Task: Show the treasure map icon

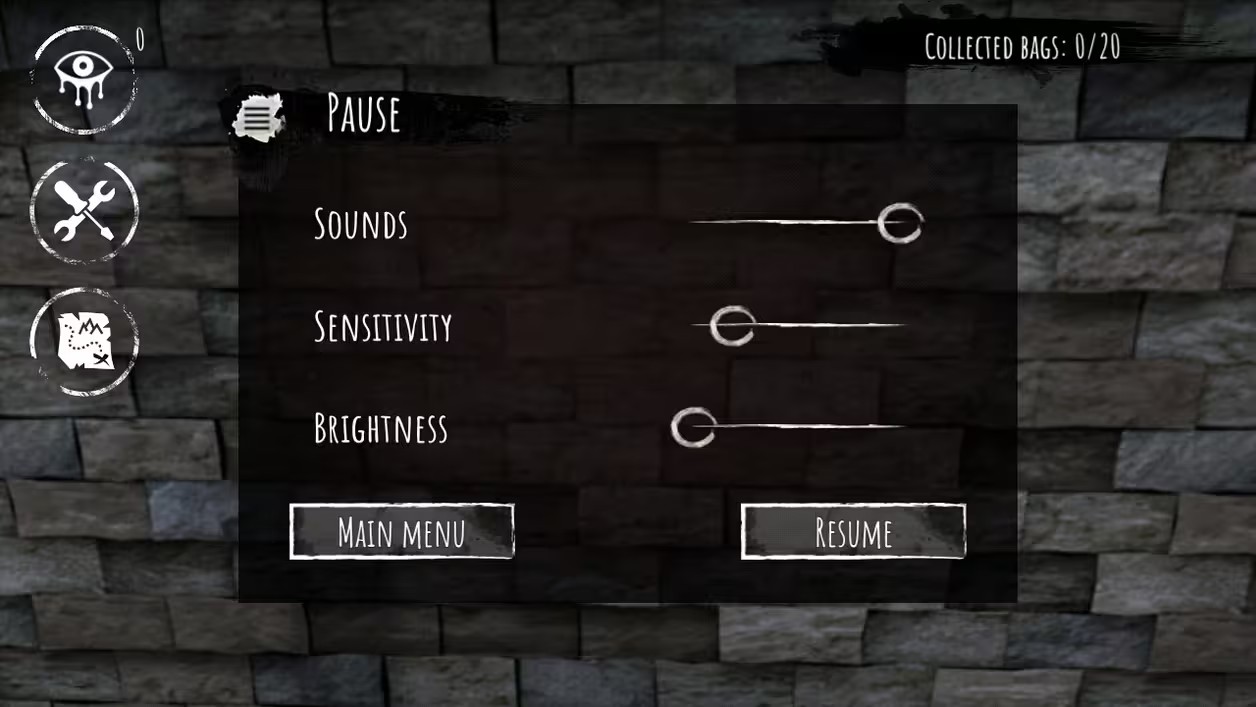Action: 85,341
